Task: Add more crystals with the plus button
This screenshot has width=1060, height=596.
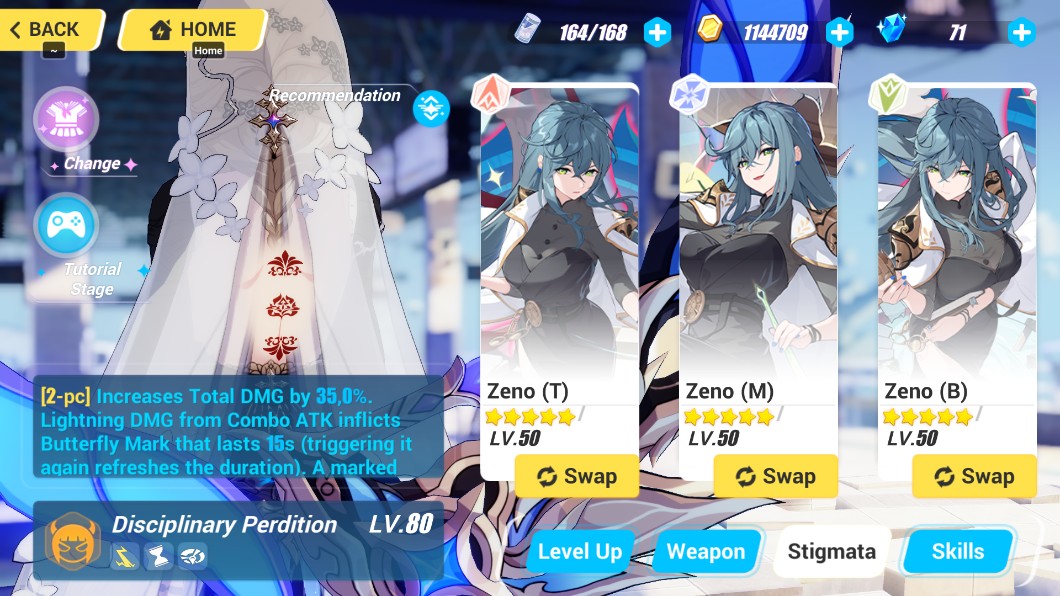Action: tap(1021, 33)
